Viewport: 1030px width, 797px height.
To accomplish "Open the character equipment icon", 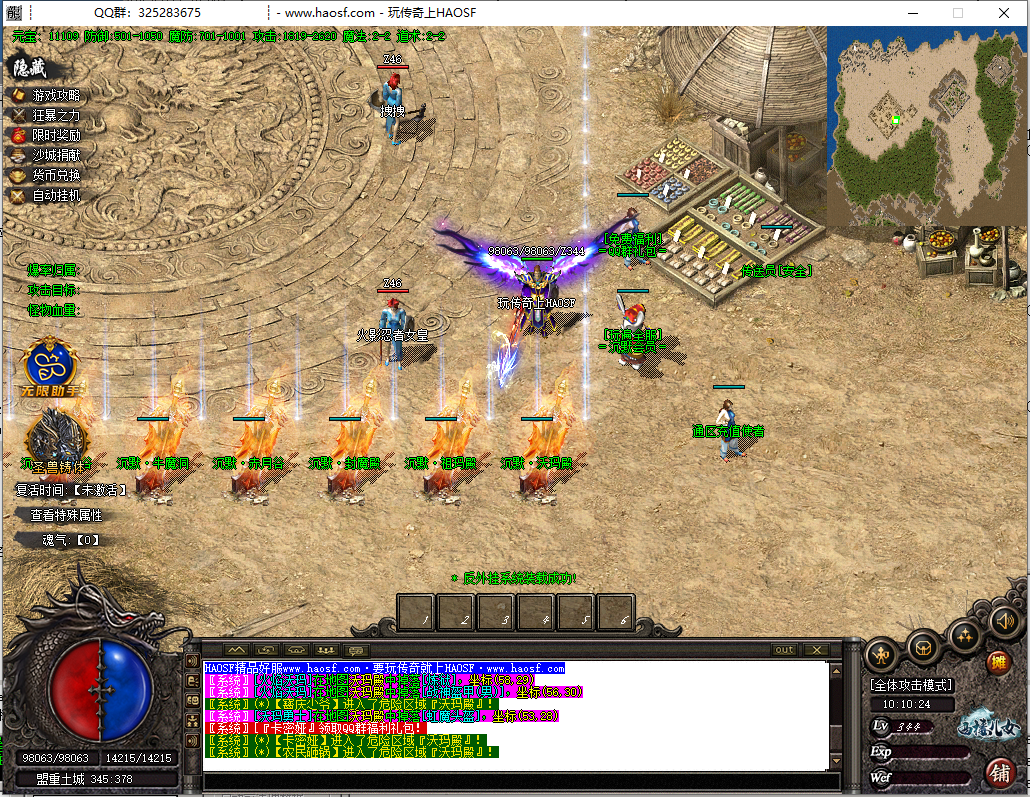I will coord(881,655).
